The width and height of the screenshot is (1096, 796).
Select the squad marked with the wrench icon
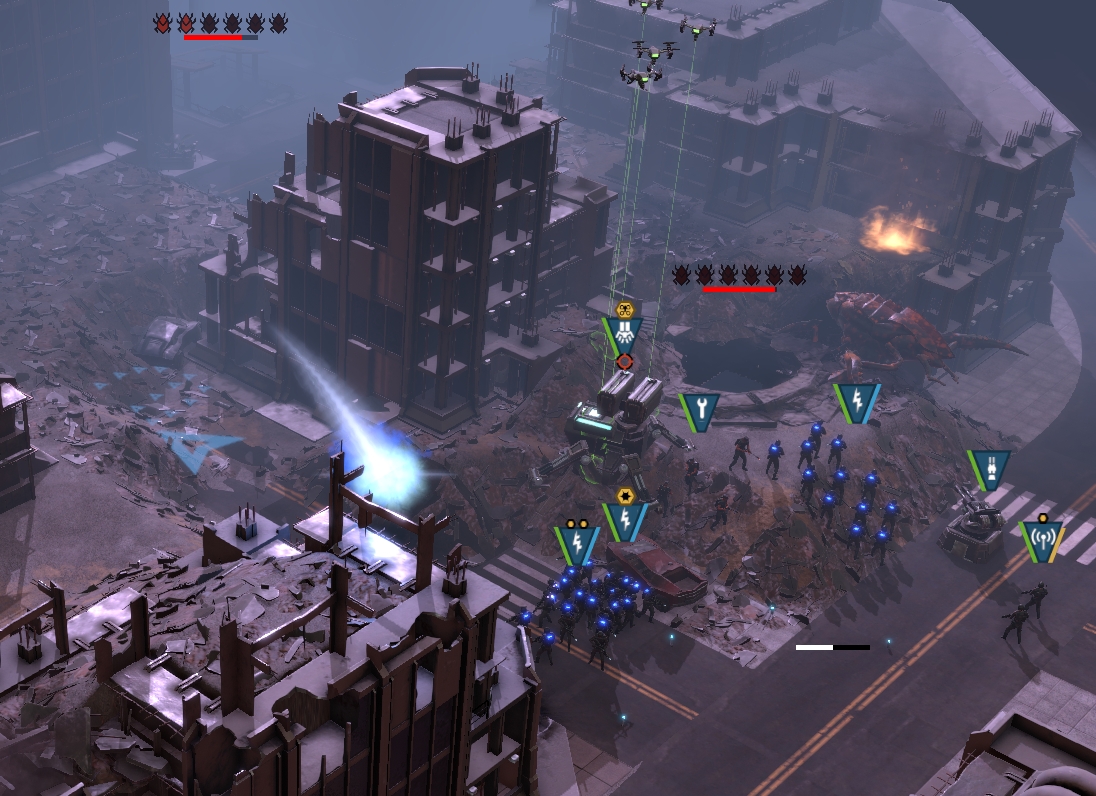point(699,410)
